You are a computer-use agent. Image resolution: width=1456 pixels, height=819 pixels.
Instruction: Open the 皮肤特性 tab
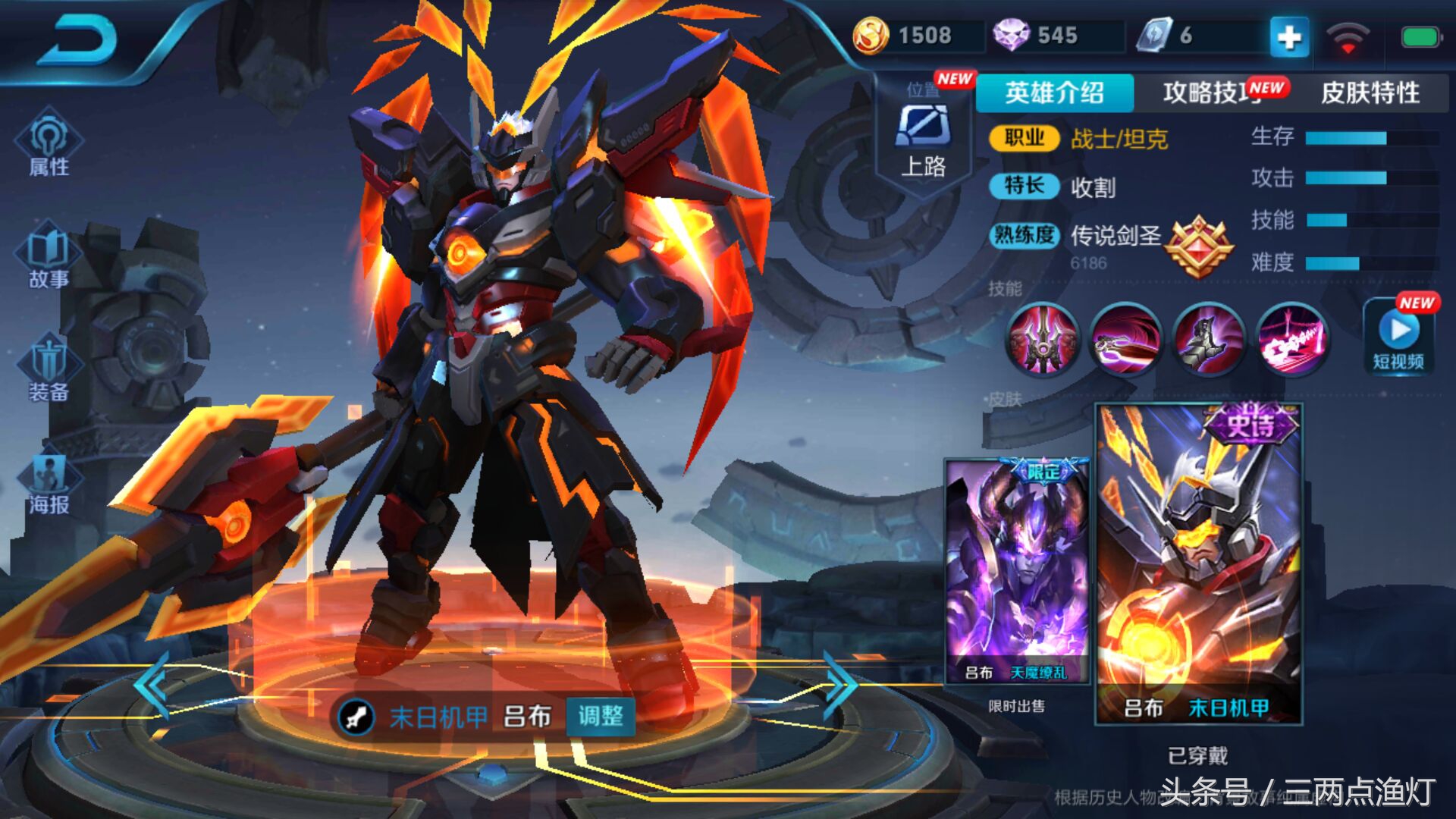point(1370,93)
